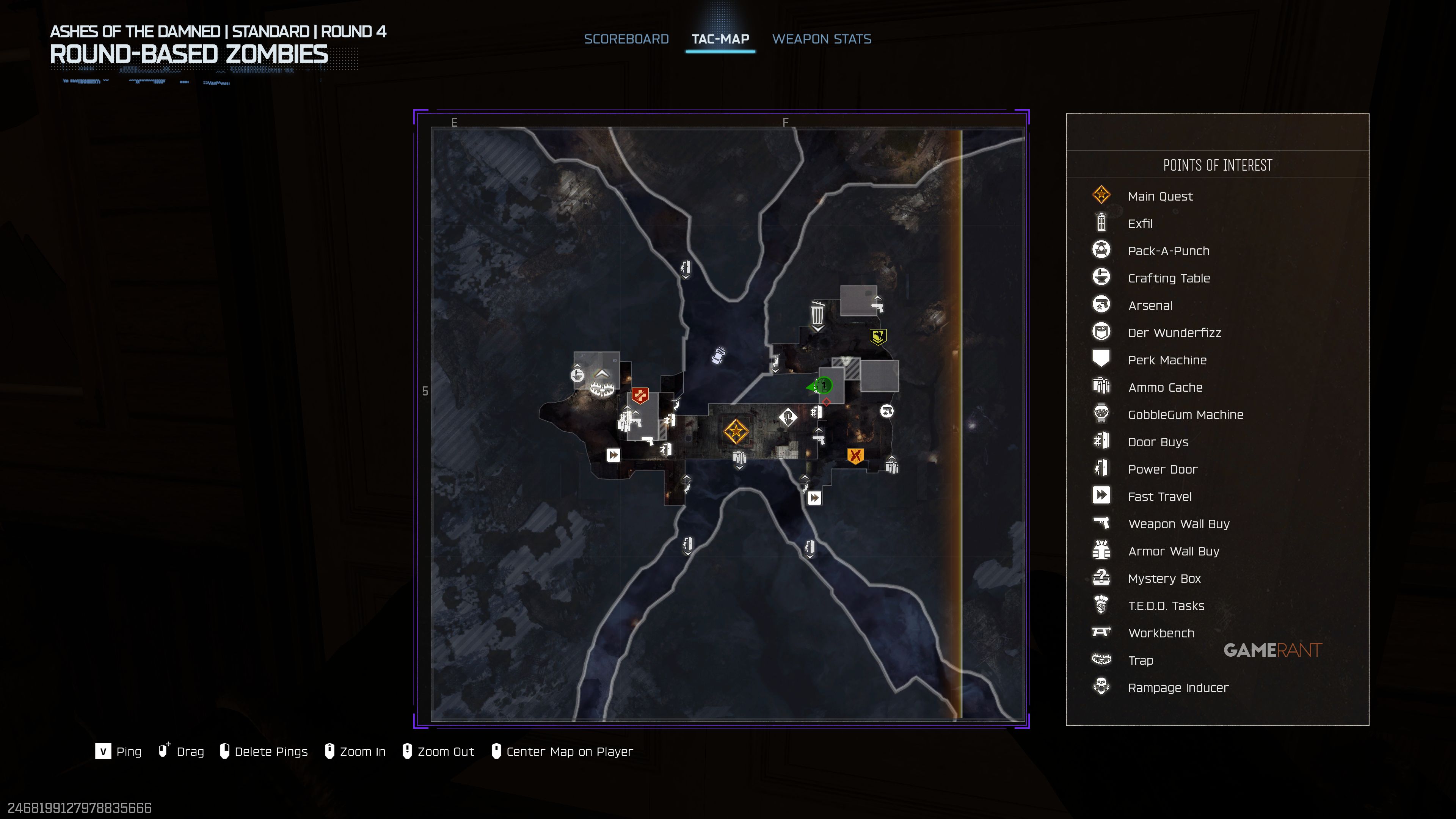Select the red perk machine marker on map
Screen dimensions: 1456x819
pos(640,395)
